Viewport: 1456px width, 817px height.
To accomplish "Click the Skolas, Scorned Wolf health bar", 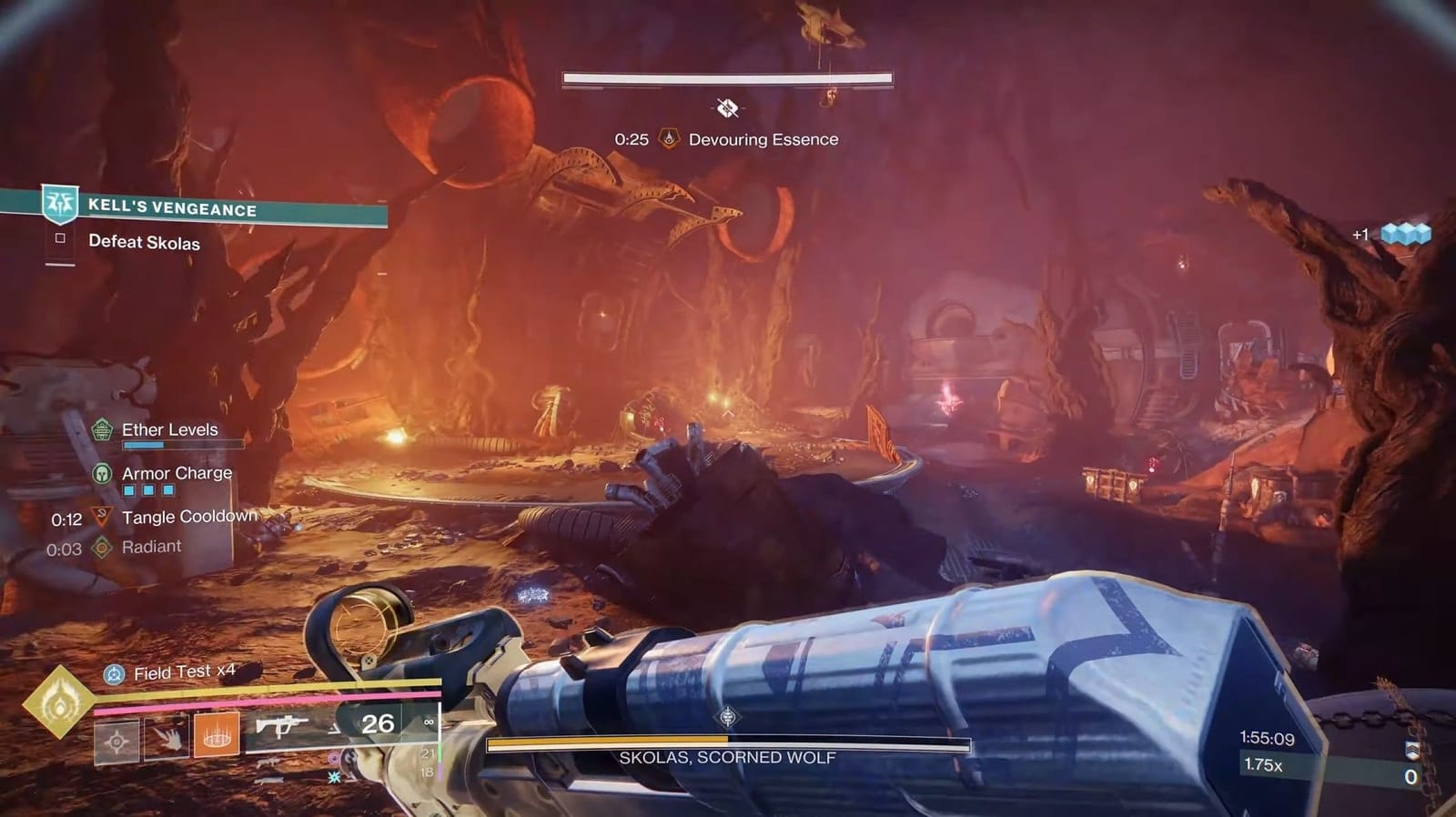I will (728, 740).
